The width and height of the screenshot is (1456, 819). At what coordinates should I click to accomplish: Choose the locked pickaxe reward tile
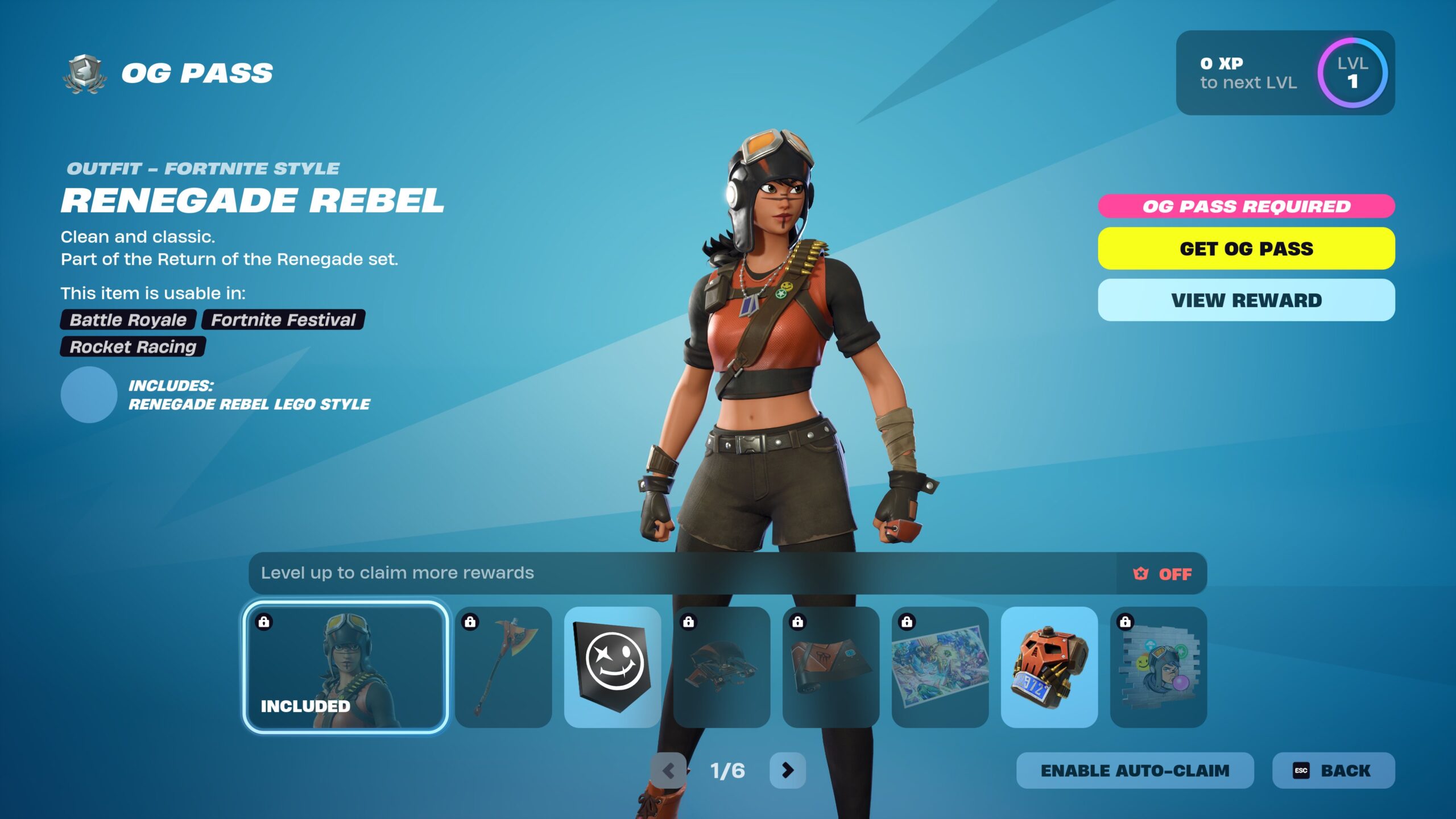[503, 667]
